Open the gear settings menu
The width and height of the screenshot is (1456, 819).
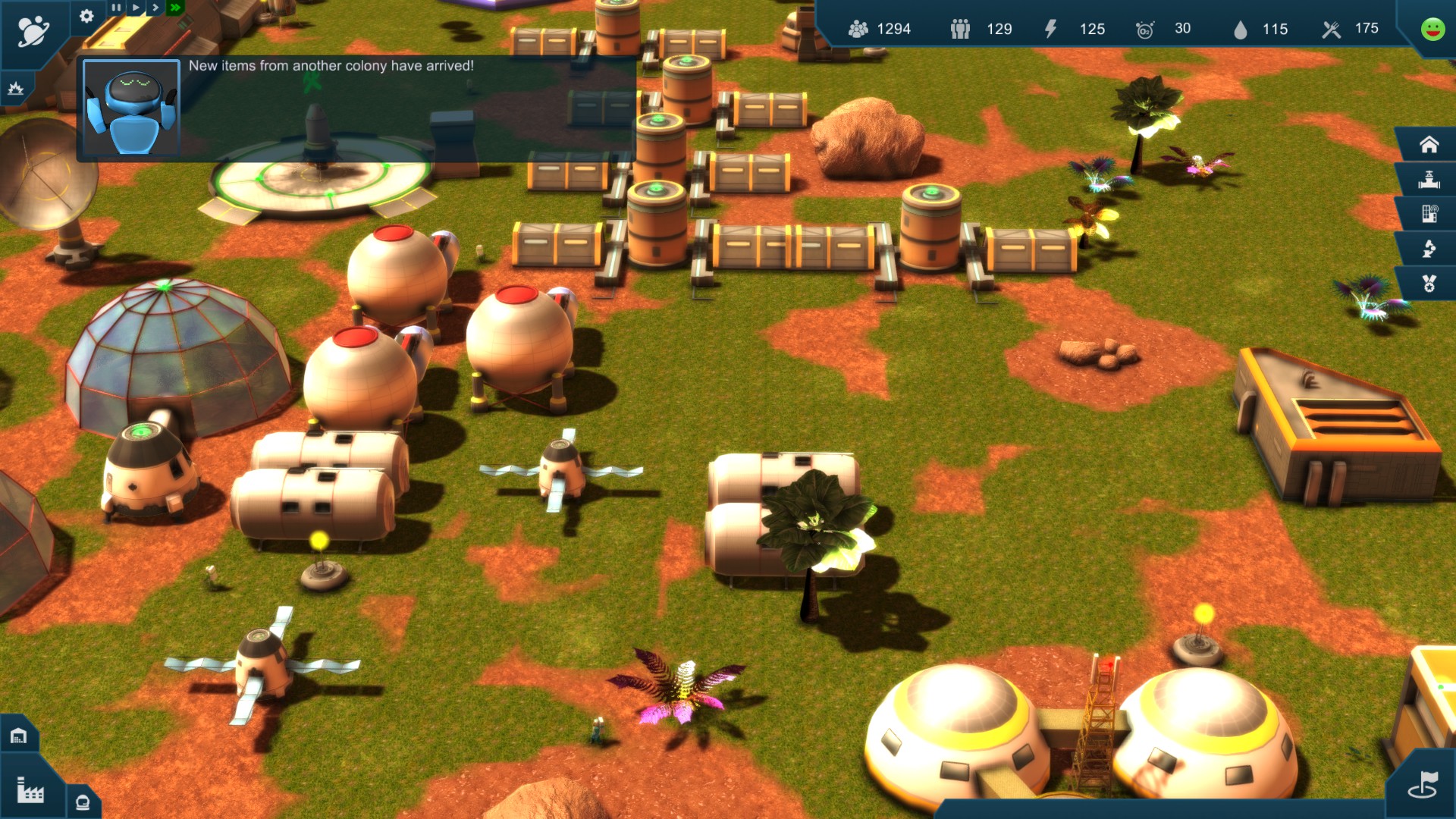(86, 16)
